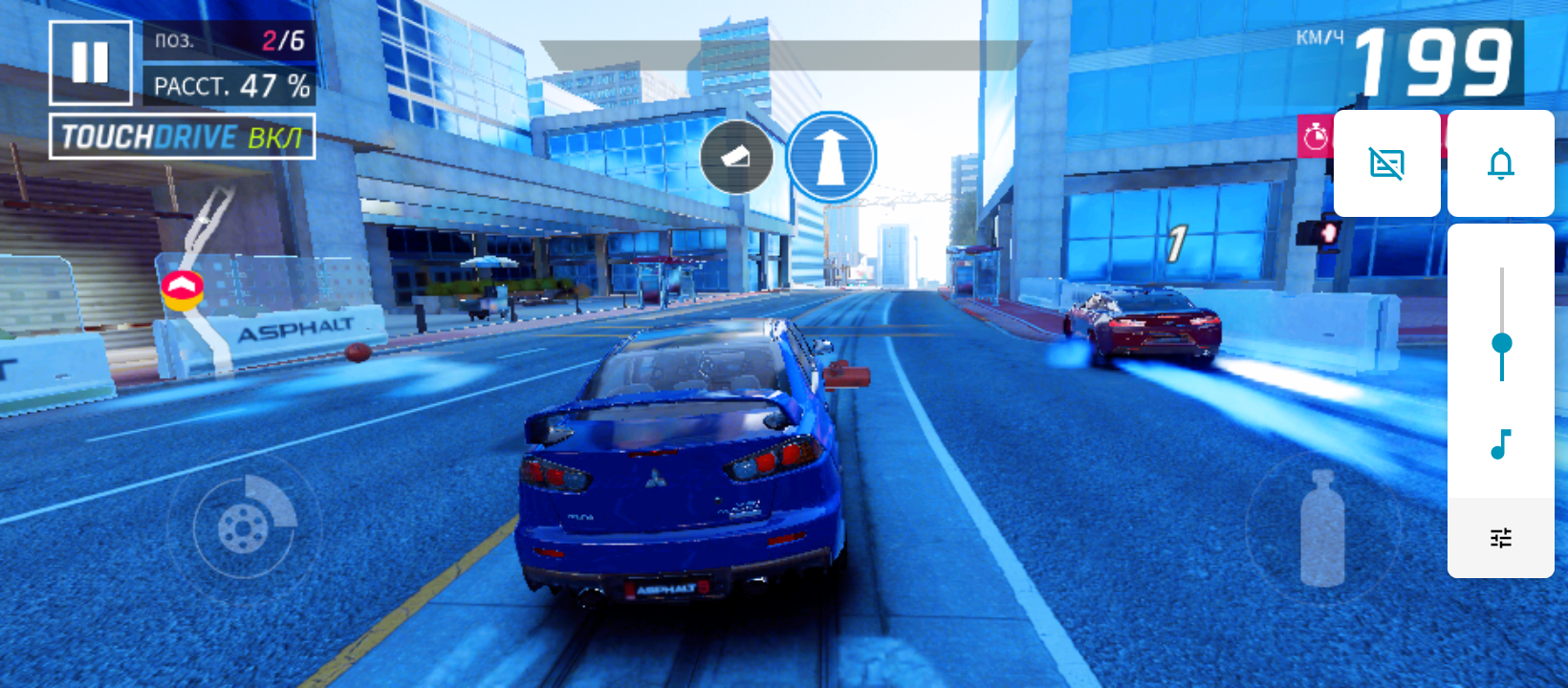The height and width of the screenshot is (688, 1568).
Task: Toggle the TouchDrive mode button
Action: pyautogui.click(x=182, y=138)
